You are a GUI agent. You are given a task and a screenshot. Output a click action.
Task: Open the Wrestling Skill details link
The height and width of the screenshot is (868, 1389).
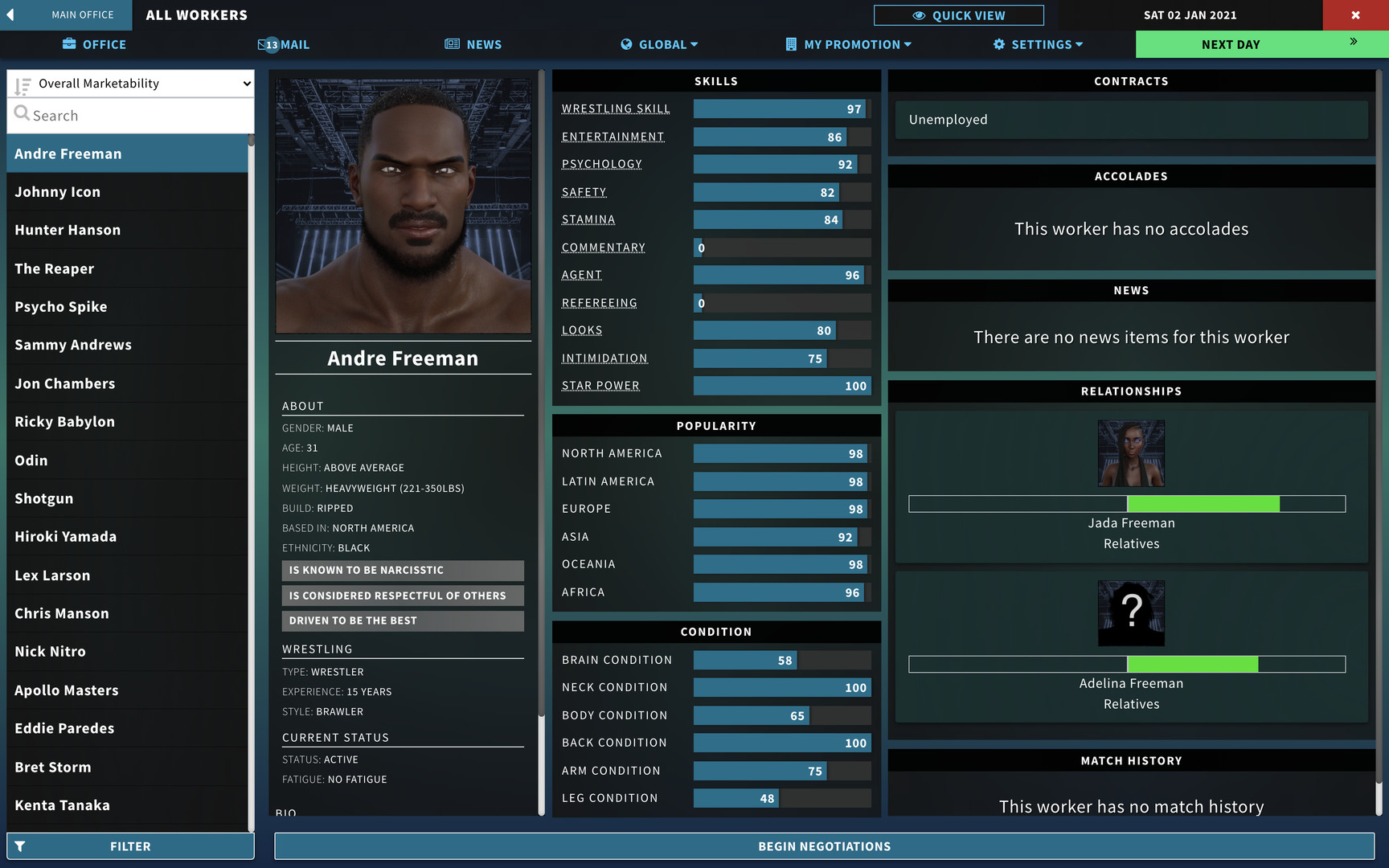[x=615, y=108]
